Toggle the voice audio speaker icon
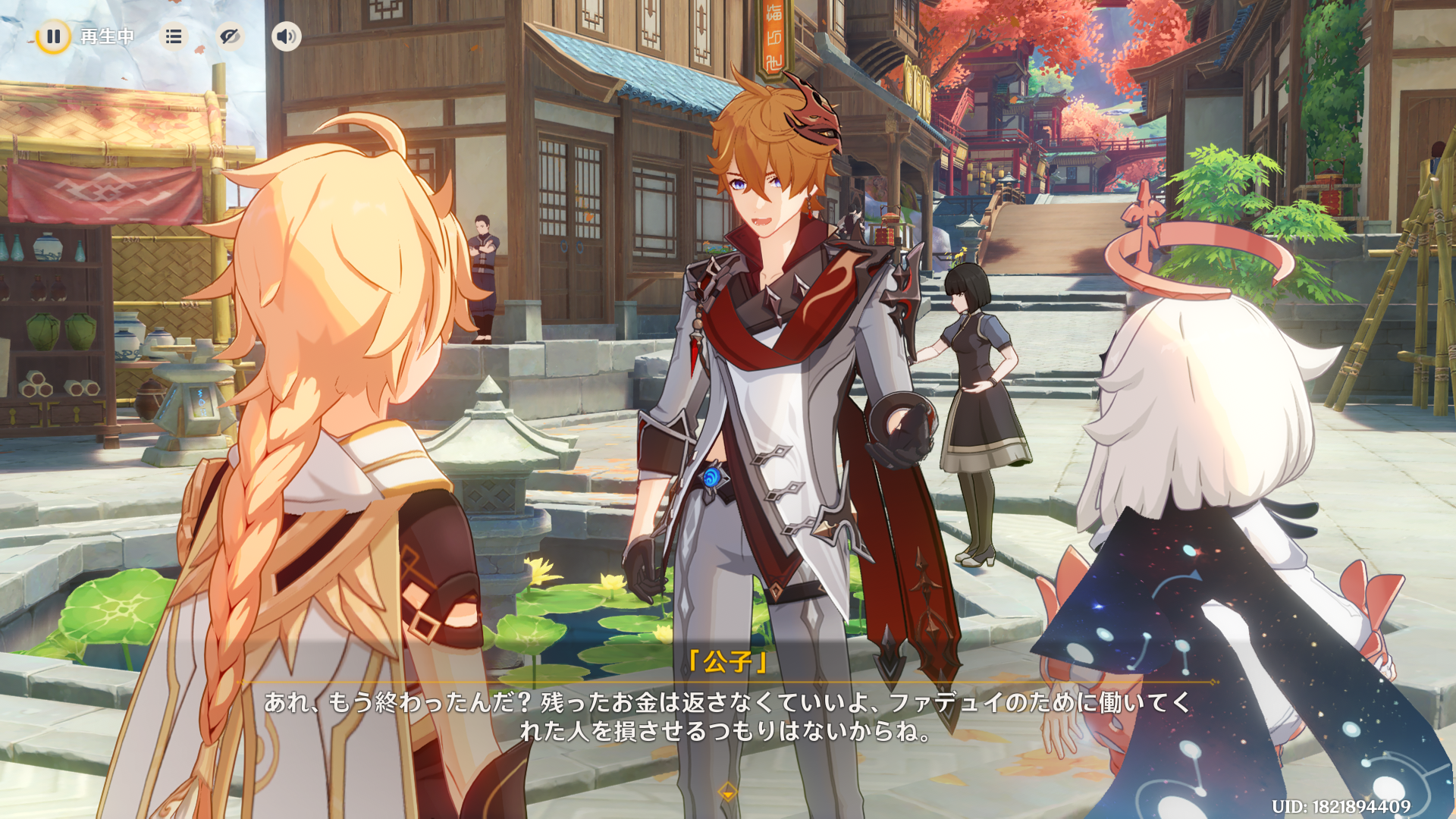 click(x=286, y=36)
